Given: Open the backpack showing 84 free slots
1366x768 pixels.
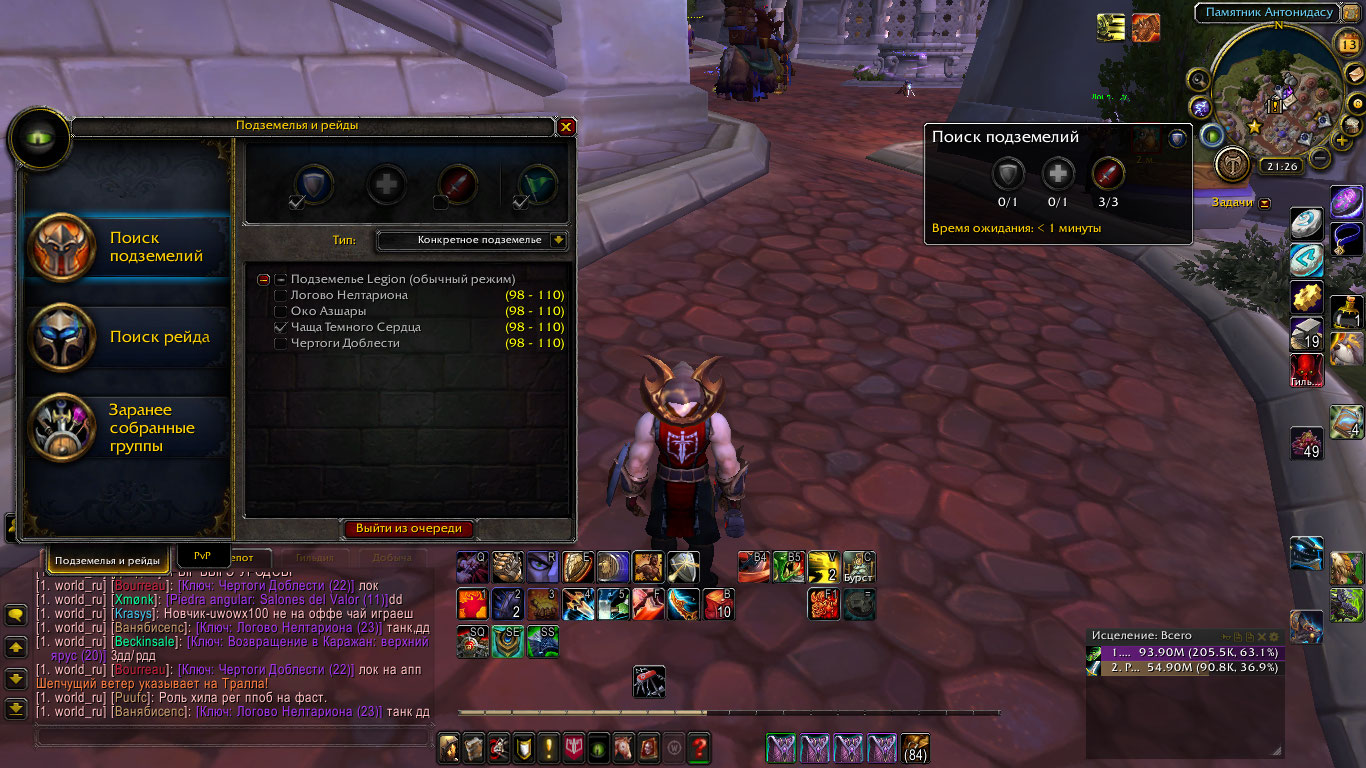Looking at the screenshot, I should (915, 748).
